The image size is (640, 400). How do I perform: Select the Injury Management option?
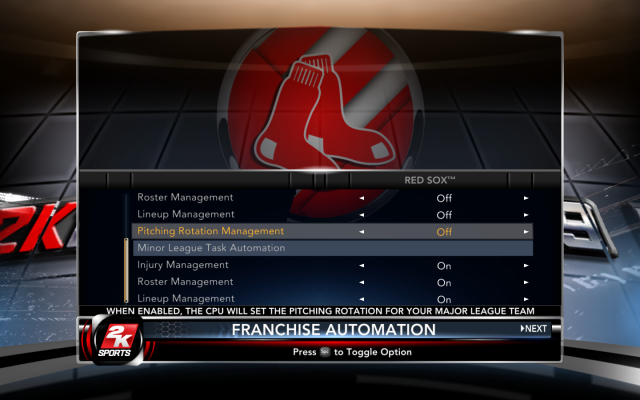[x=183, y=265]
